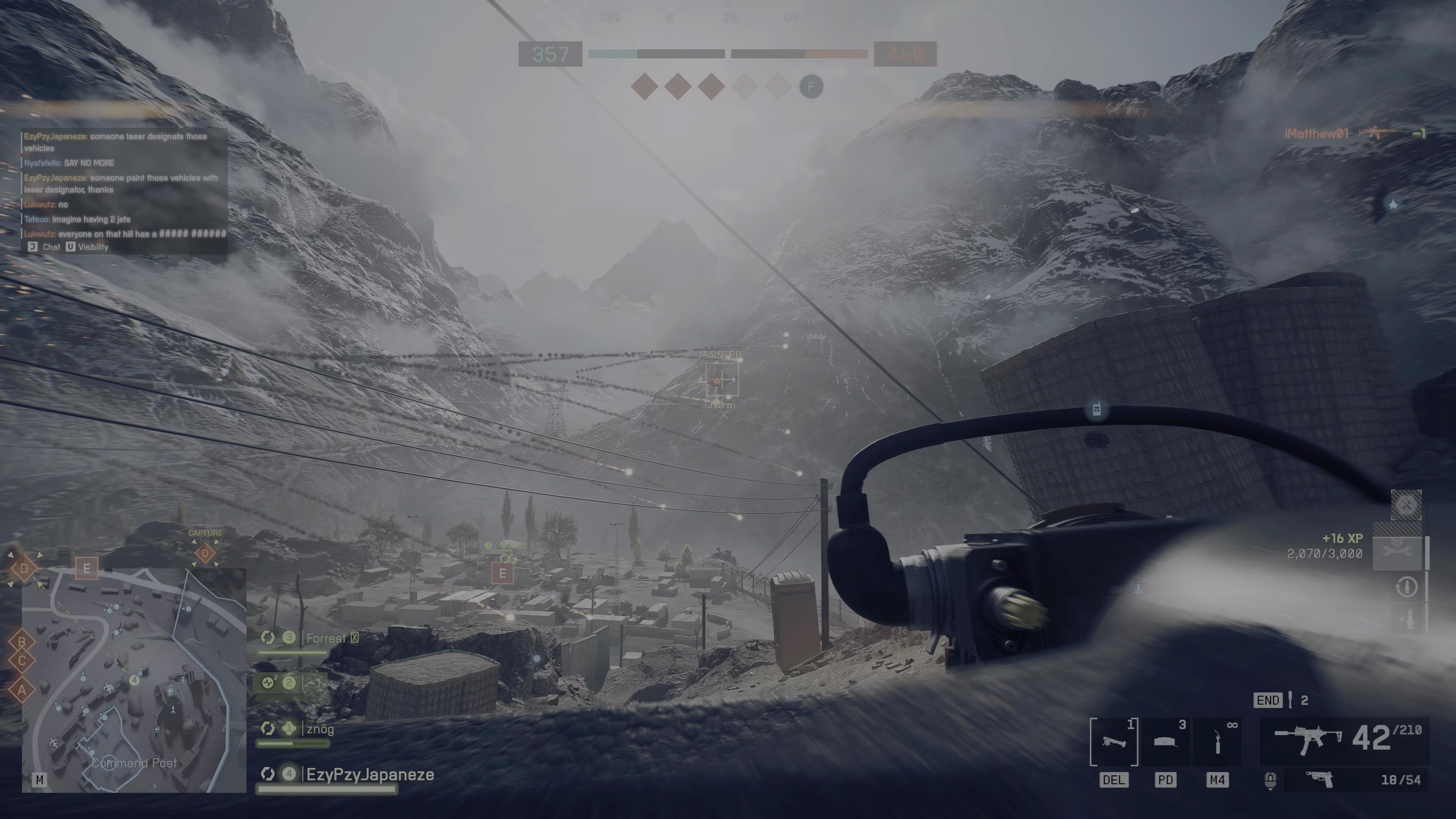Image resolution: width=1456 pixels, height=819 pixels.
Task: Click the A objective diamond beside the minimap
Action: click(x=22, y=690)
